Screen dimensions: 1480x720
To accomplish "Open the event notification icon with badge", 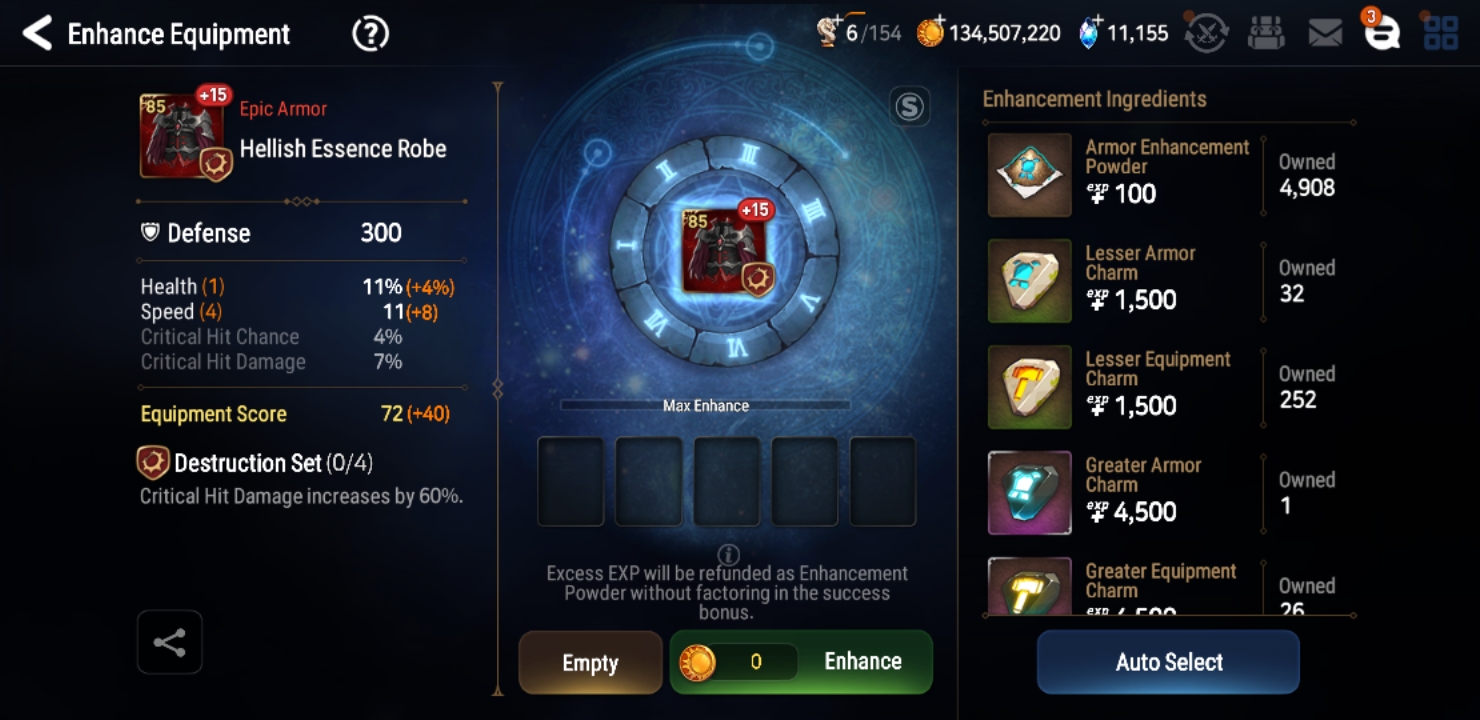I will tap(1383, 32).
